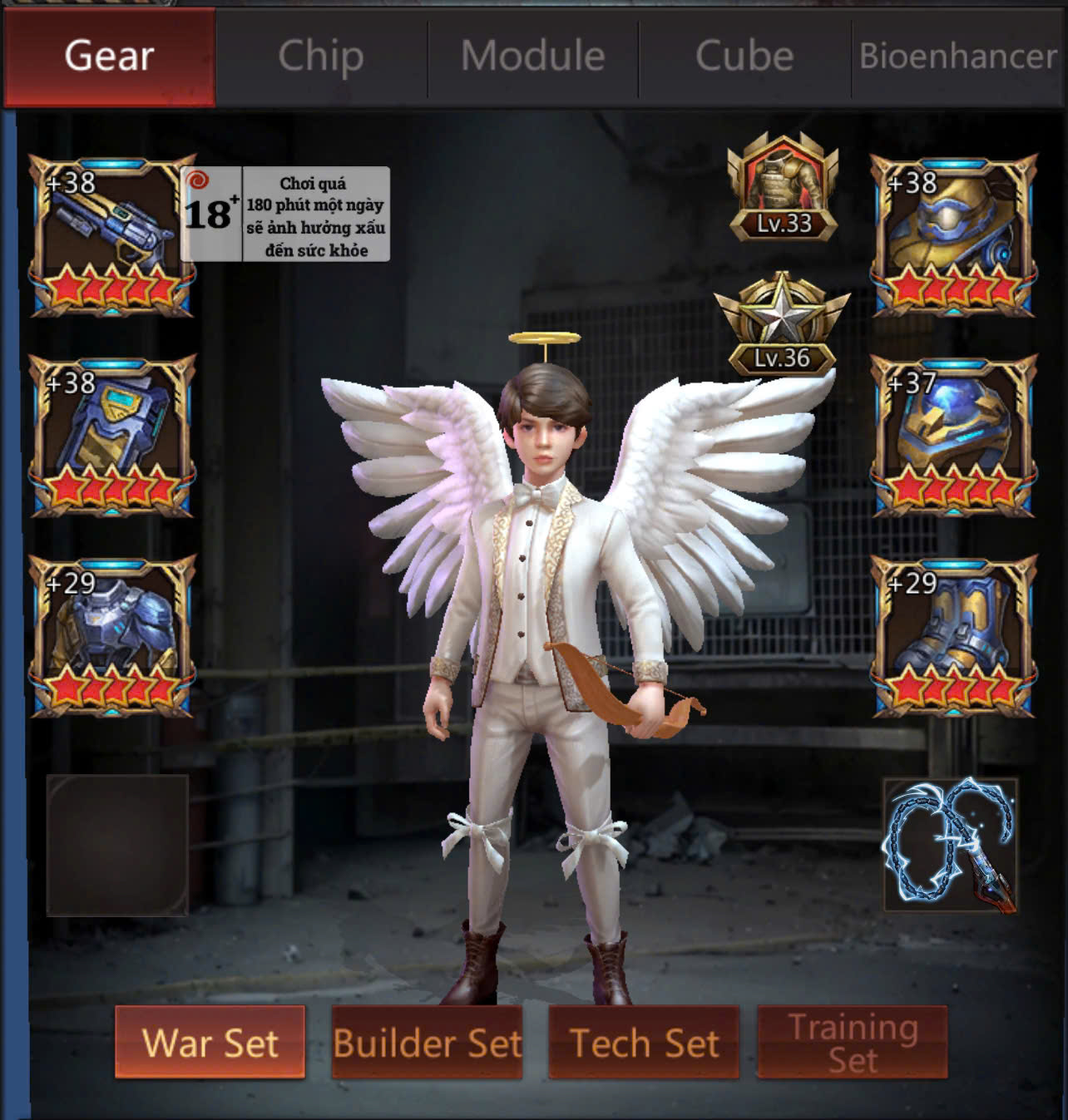Switch to the Cube tab
Screen dimensions: 1068x1120
pos(744,57)
